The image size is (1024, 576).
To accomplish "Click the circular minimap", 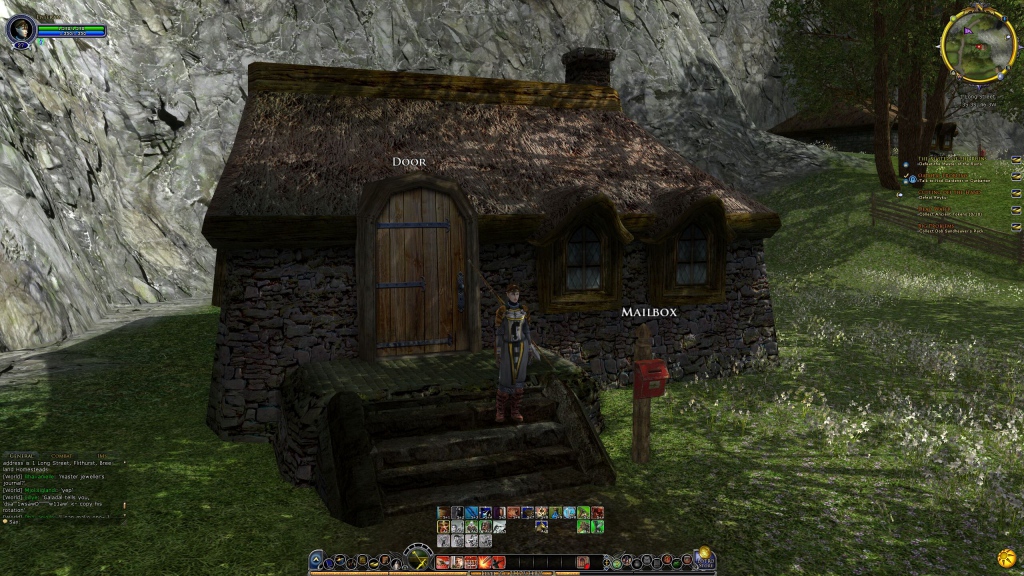I will point(978,46).
